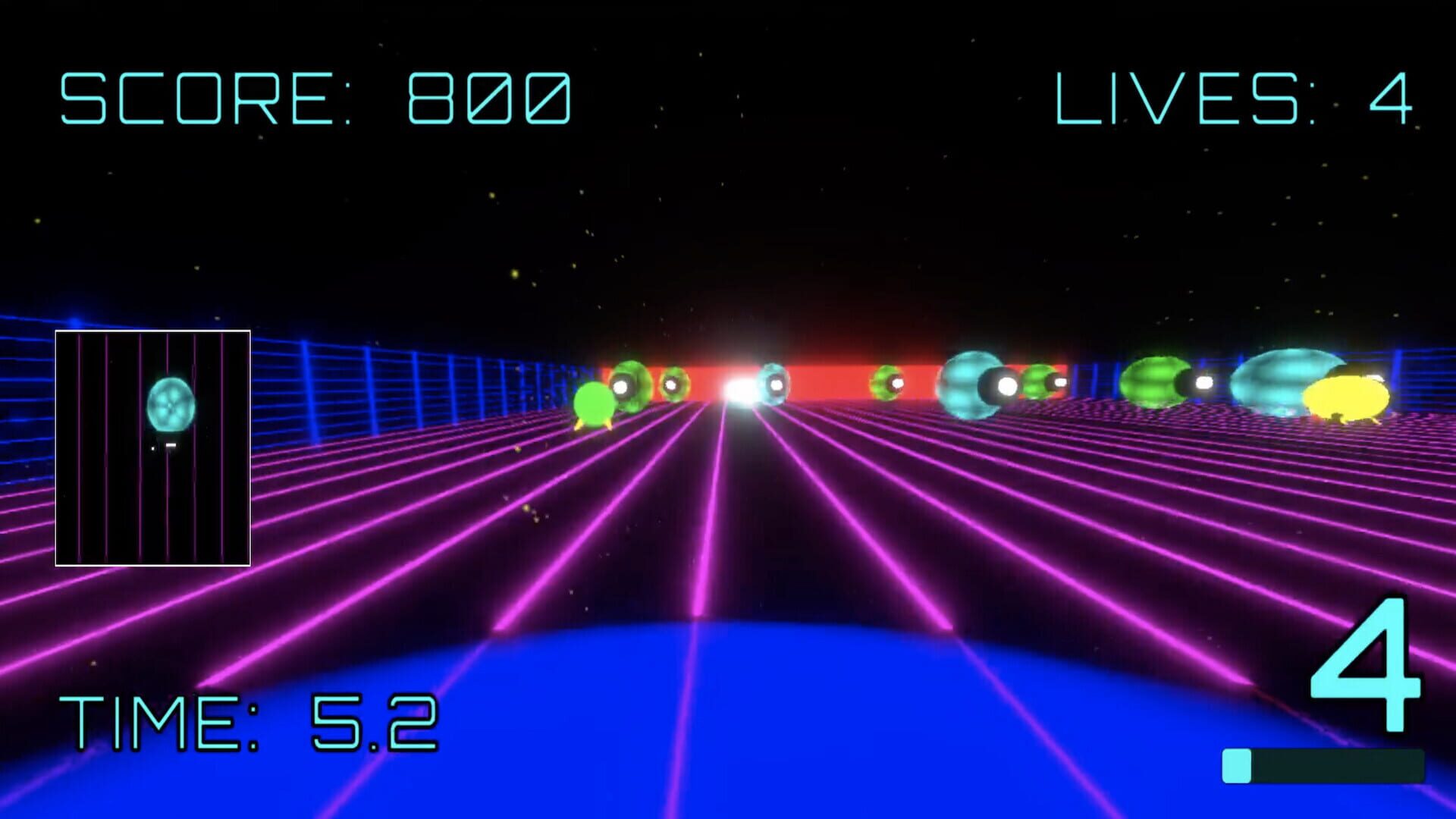Select the green alien on the left

tap(594, 401)
